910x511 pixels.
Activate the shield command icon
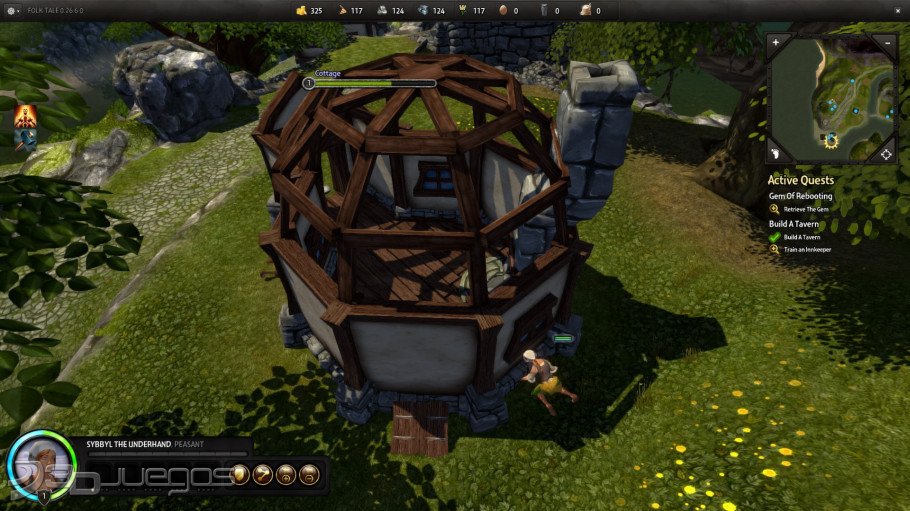[x=240, y=475]
